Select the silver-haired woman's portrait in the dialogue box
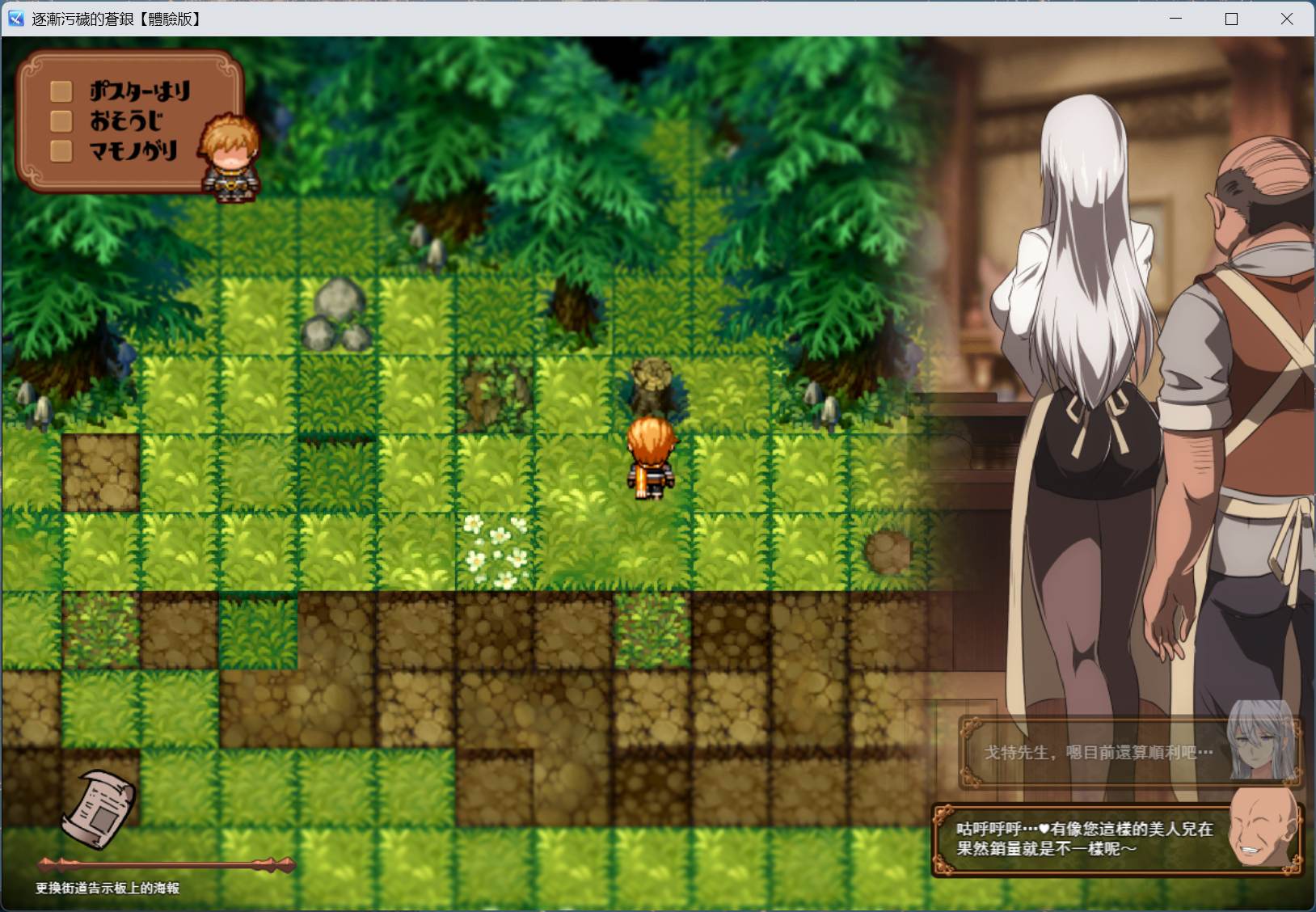 (x=1259, y=749)
